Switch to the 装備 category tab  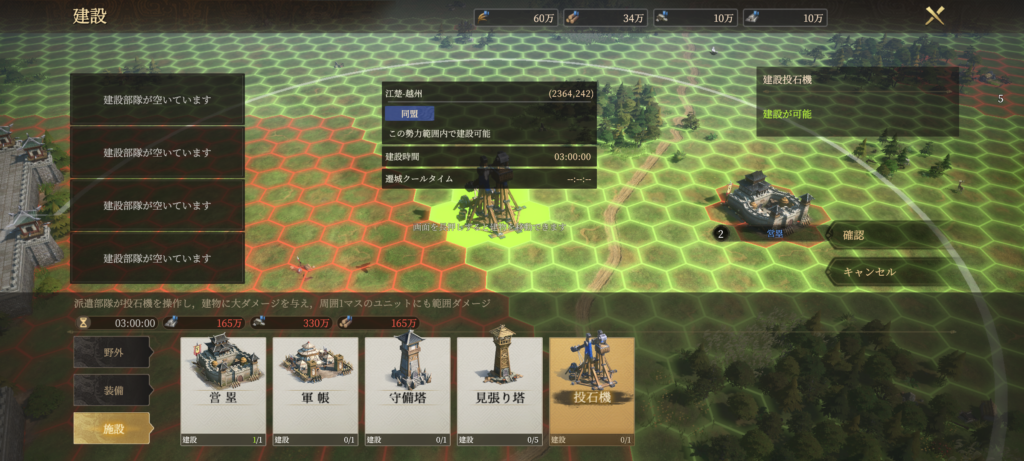[112, 390]
